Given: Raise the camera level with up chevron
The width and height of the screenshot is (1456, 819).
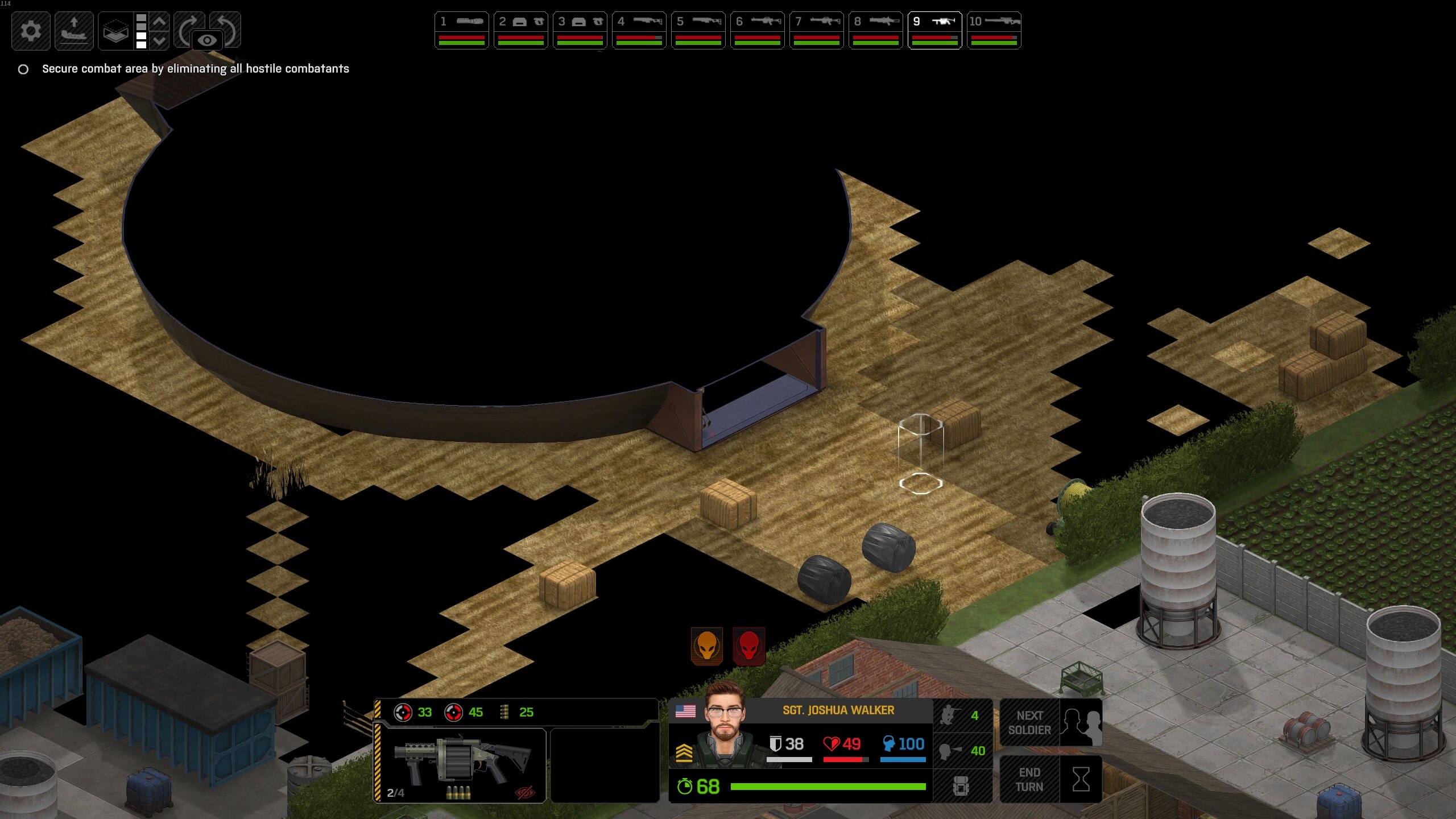Looking at the screenshot, I should (x=160, y=22).
